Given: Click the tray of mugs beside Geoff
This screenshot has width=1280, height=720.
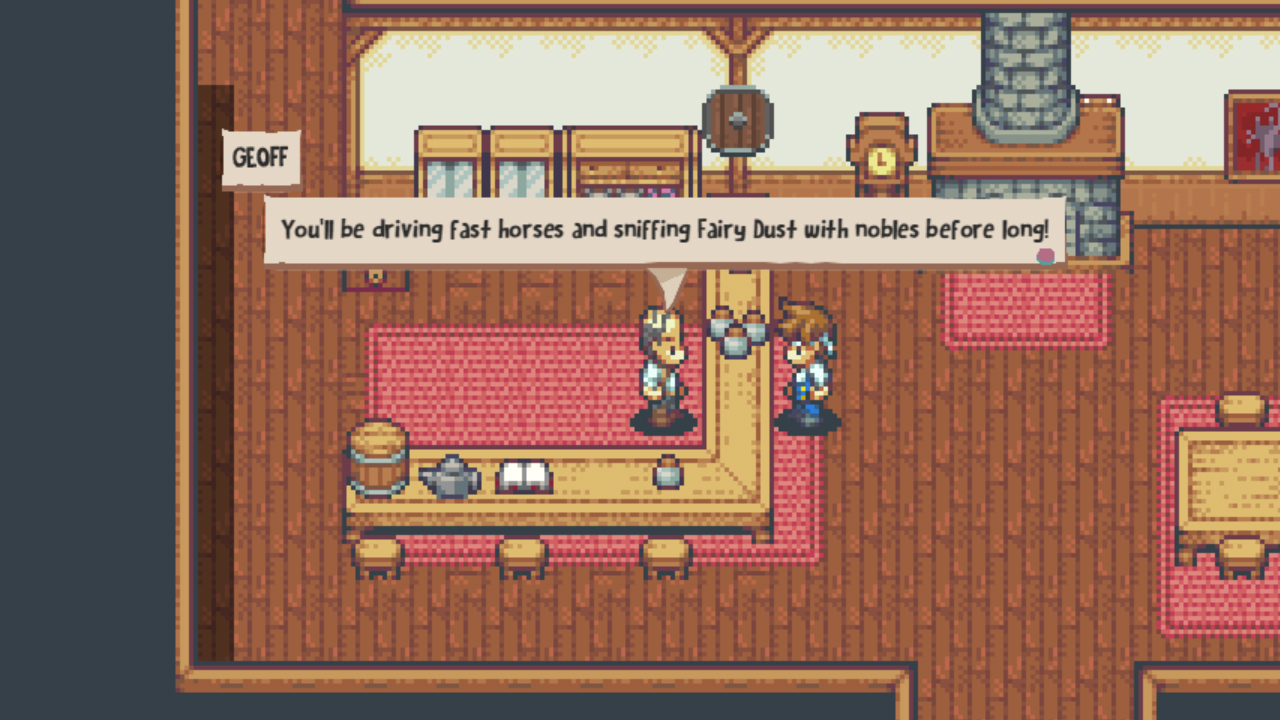Looking at the screenshot, I should tap(737, 330).
